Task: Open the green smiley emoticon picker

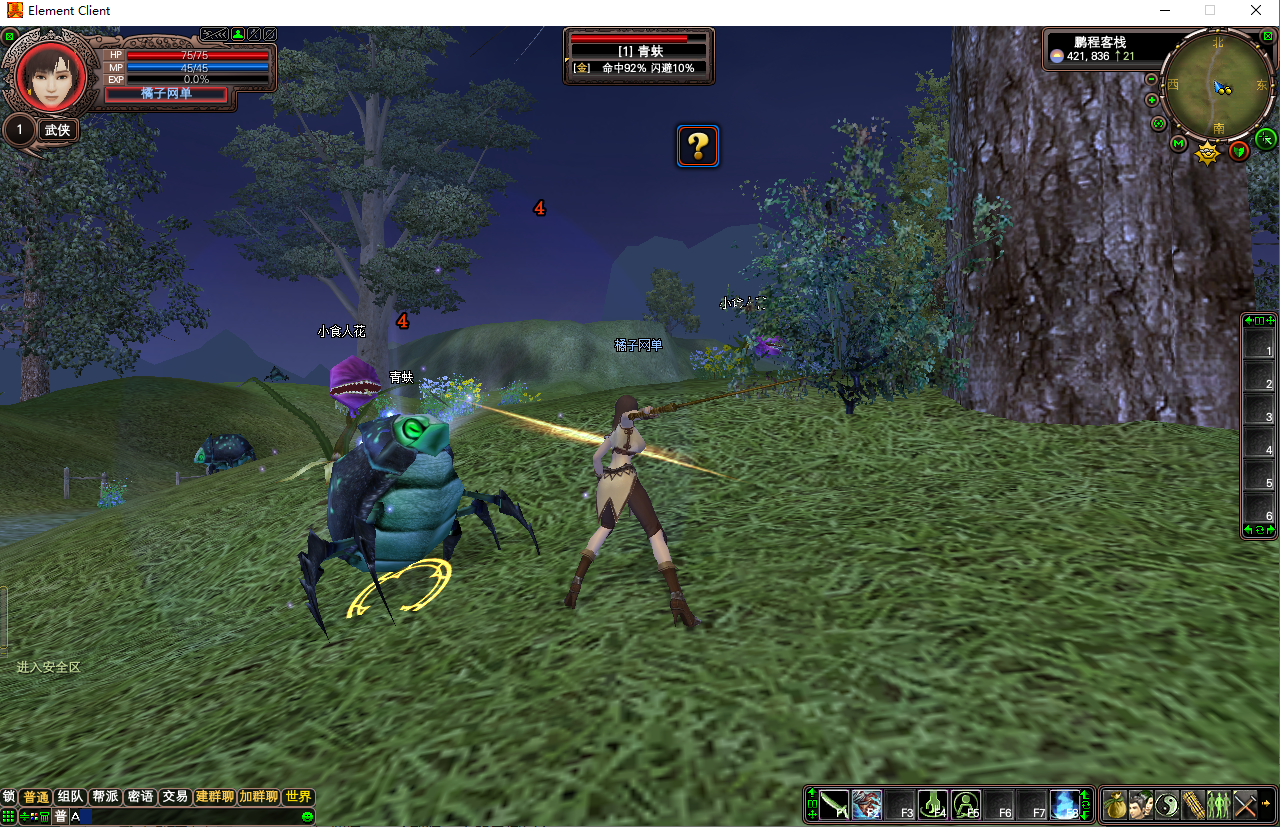Action: coord(308,817)
